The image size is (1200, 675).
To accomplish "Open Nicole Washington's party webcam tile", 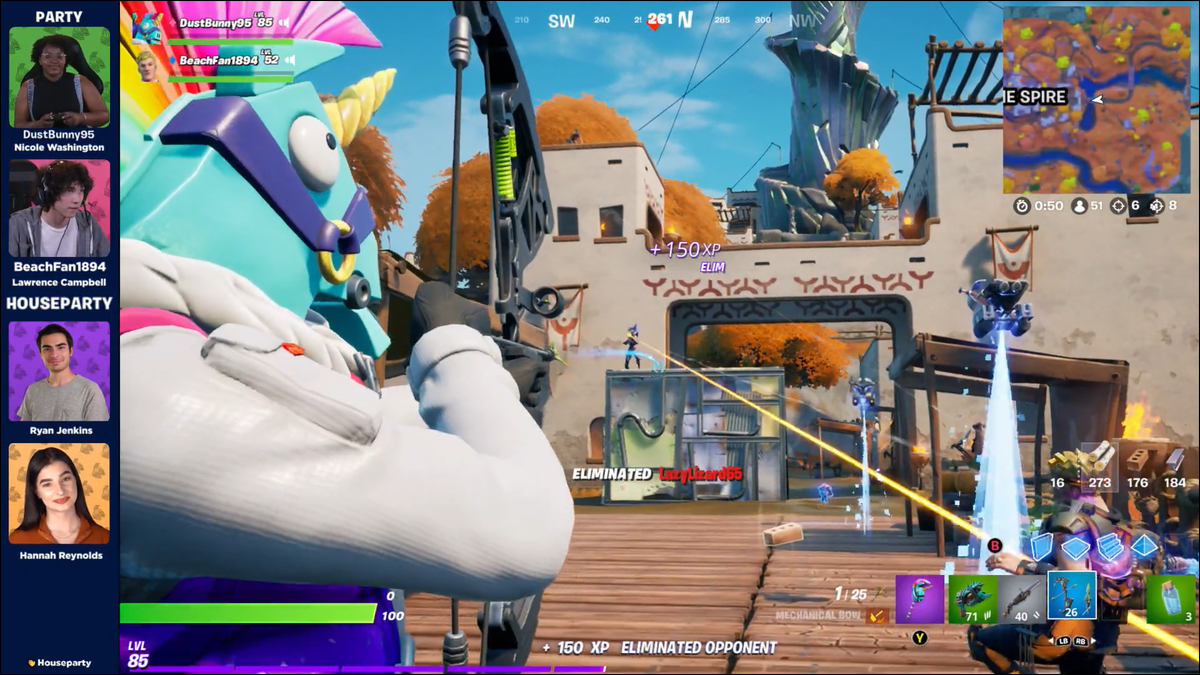I will (x=59, y=77).
